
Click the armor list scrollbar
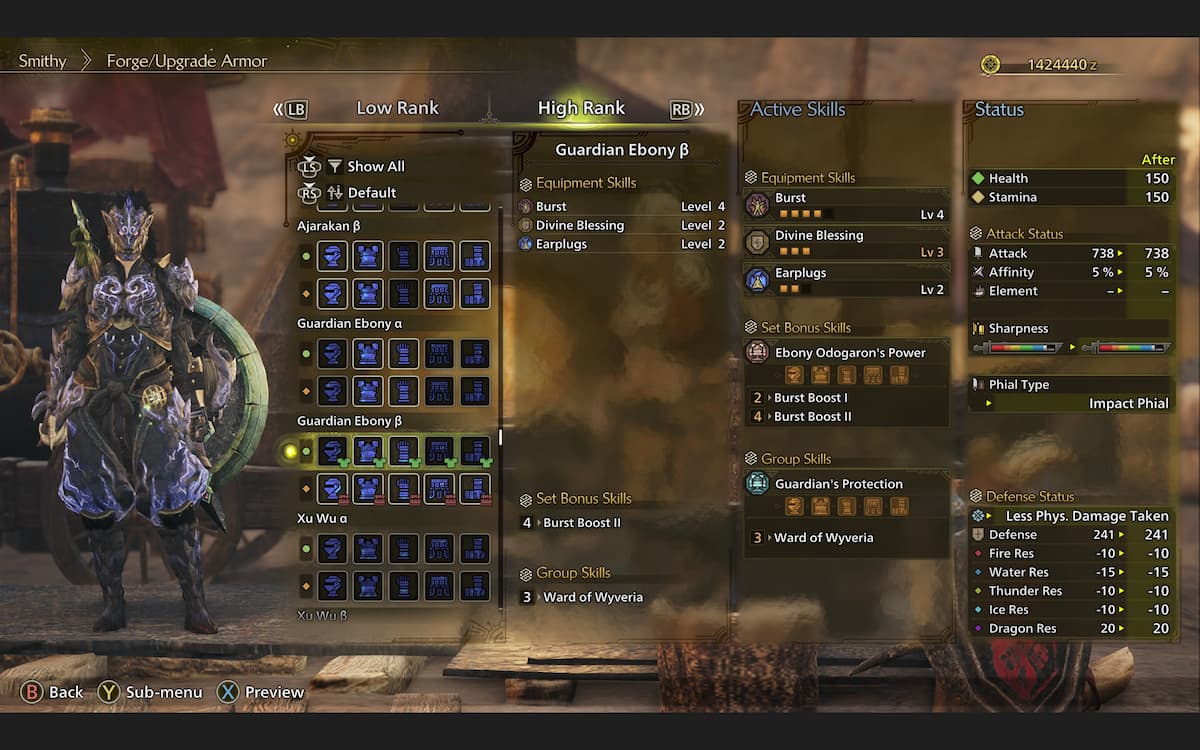pos(500,436)
